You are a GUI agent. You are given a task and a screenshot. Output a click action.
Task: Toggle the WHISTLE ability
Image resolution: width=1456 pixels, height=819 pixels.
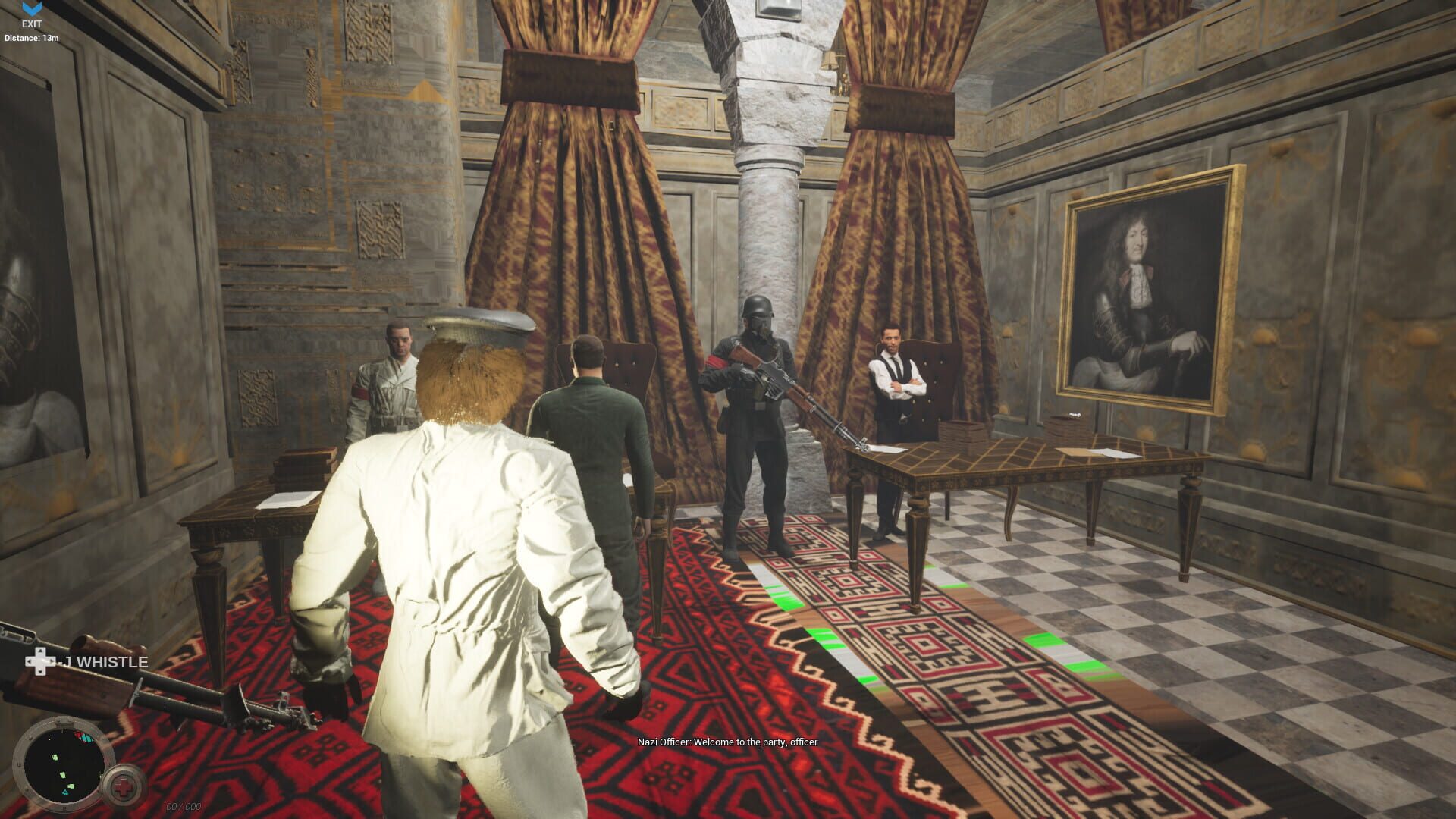click(x=104, y=661)
